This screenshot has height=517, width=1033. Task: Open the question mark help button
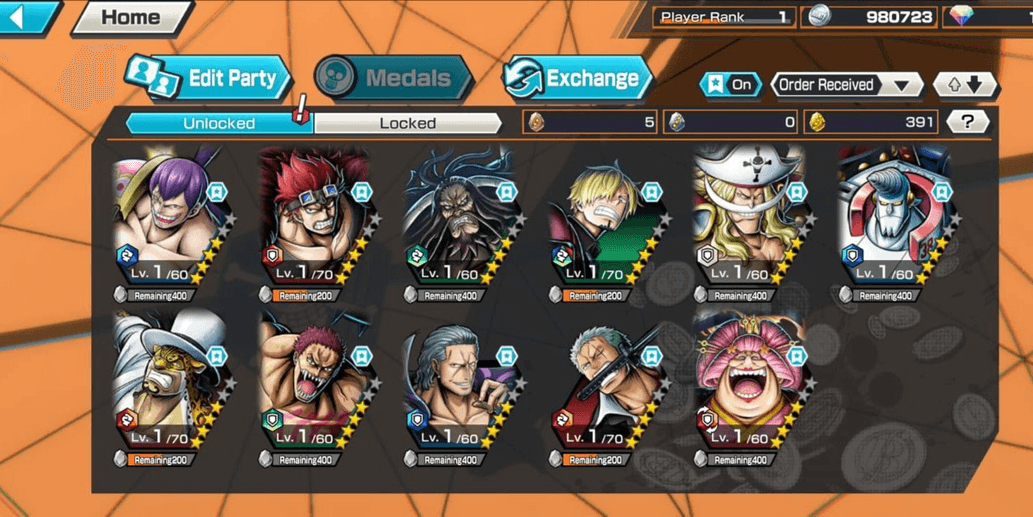(x=966, y=122)
